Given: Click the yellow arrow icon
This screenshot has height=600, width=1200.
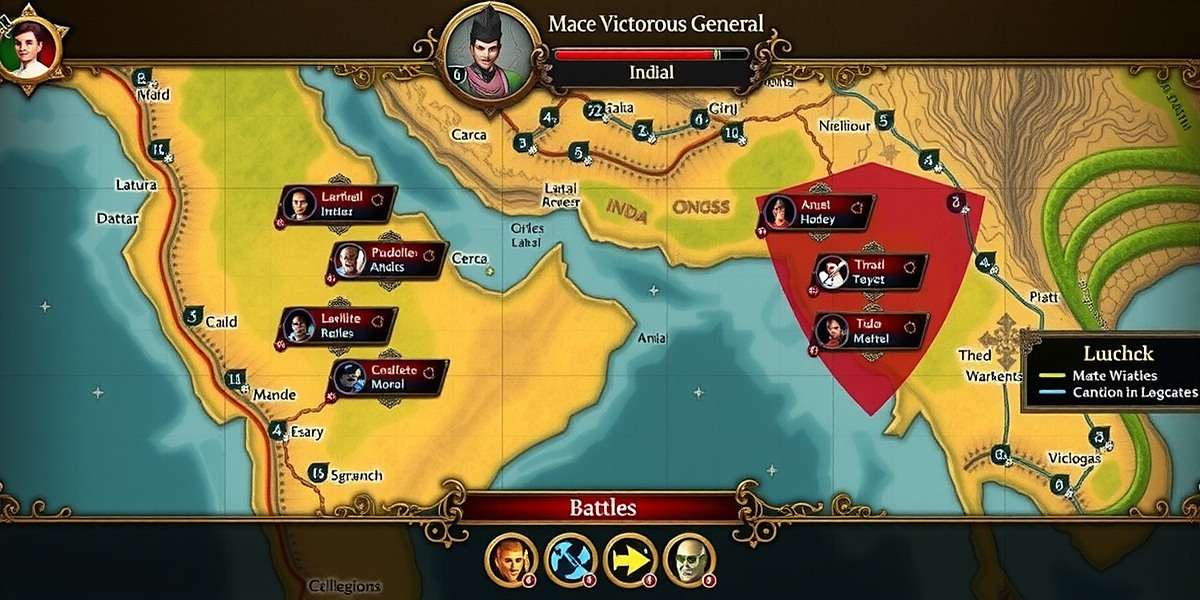Looking at the screenshot, I should (631, 560).
